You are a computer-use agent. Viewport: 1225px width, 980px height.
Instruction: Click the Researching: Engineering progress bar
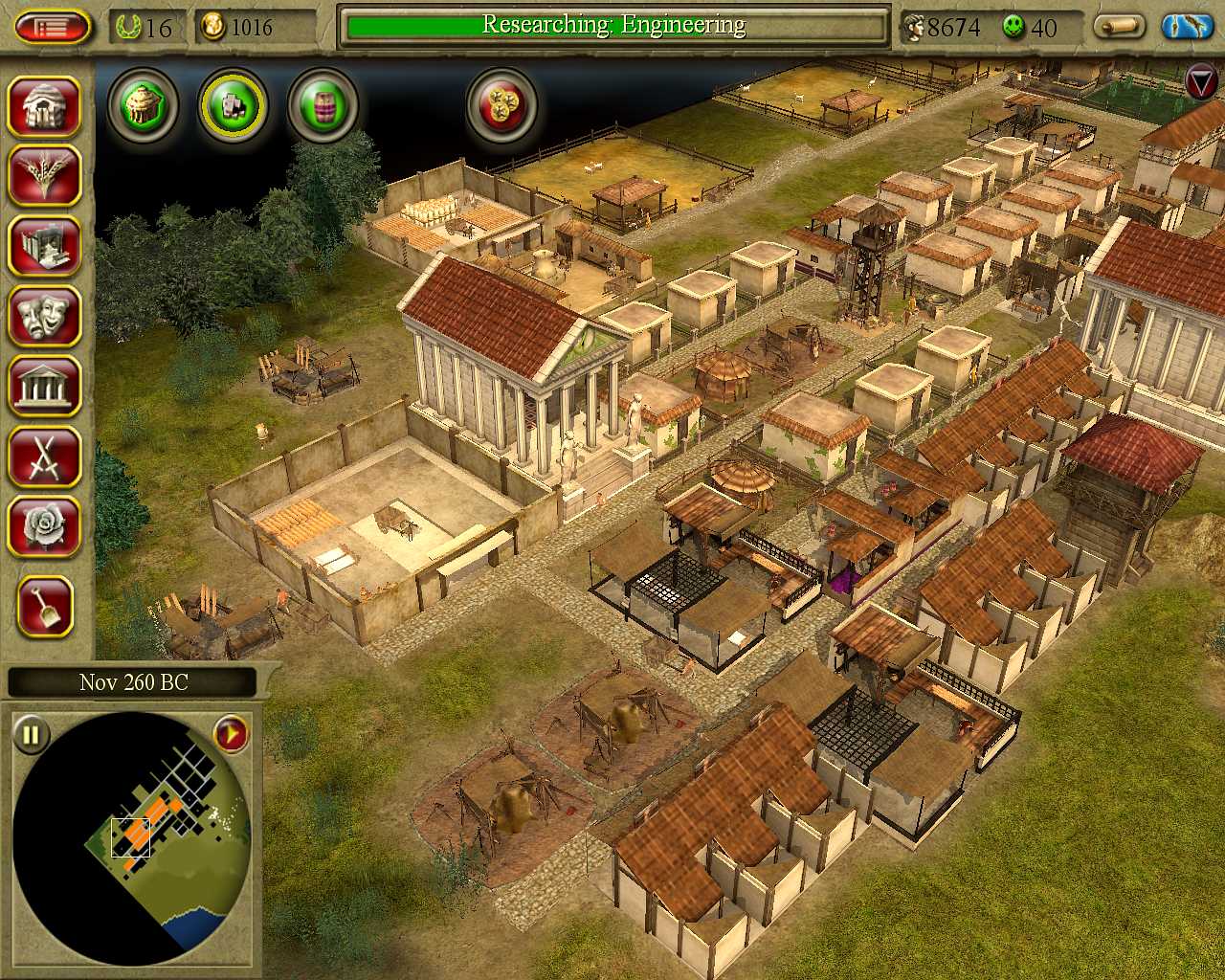pyautogui.click(x=613, y=26)
